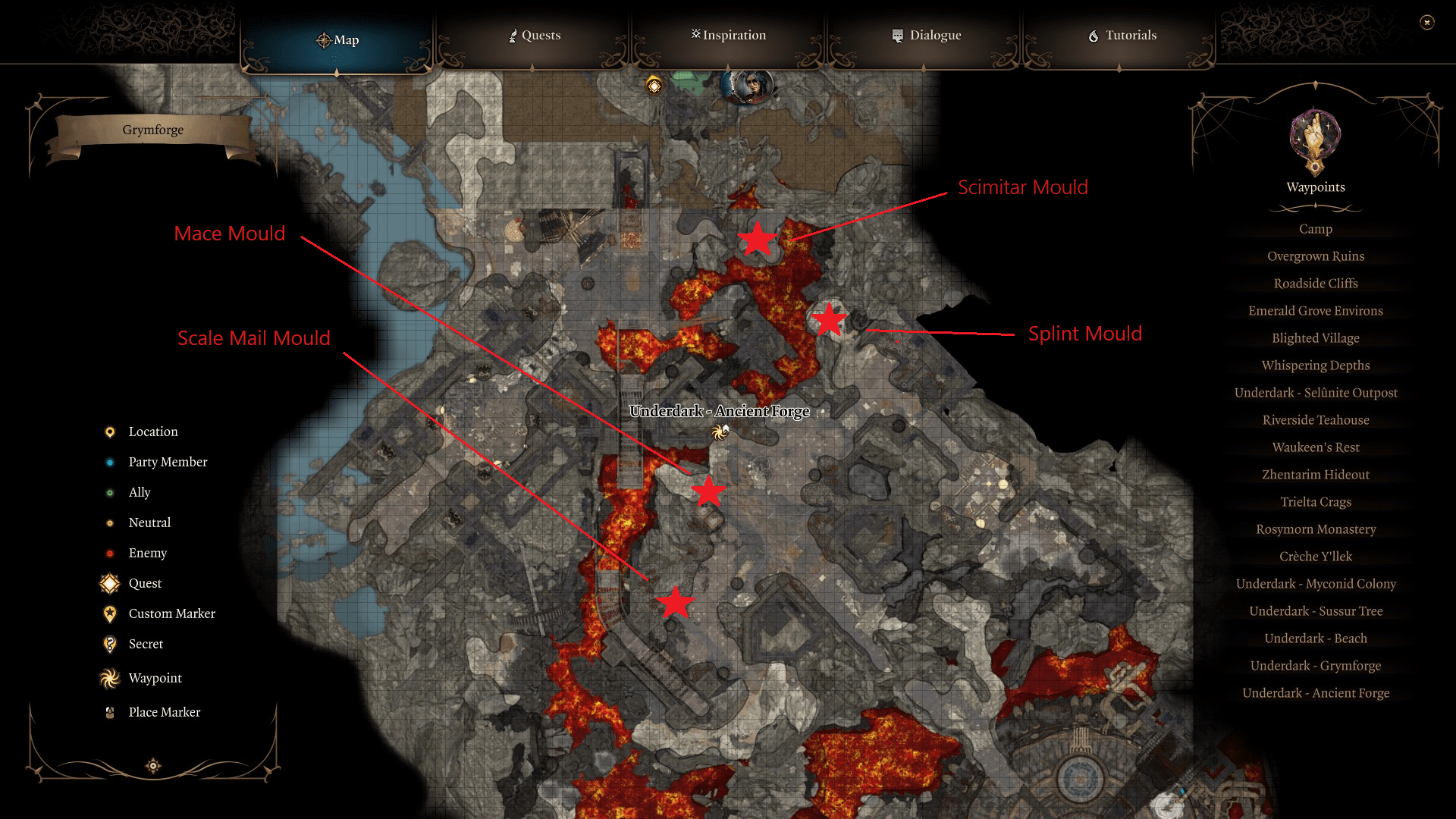Travel to Waukeen's Rest waypoint
The width and height of the screenshot is (1456, 819).
point(1315,447)
